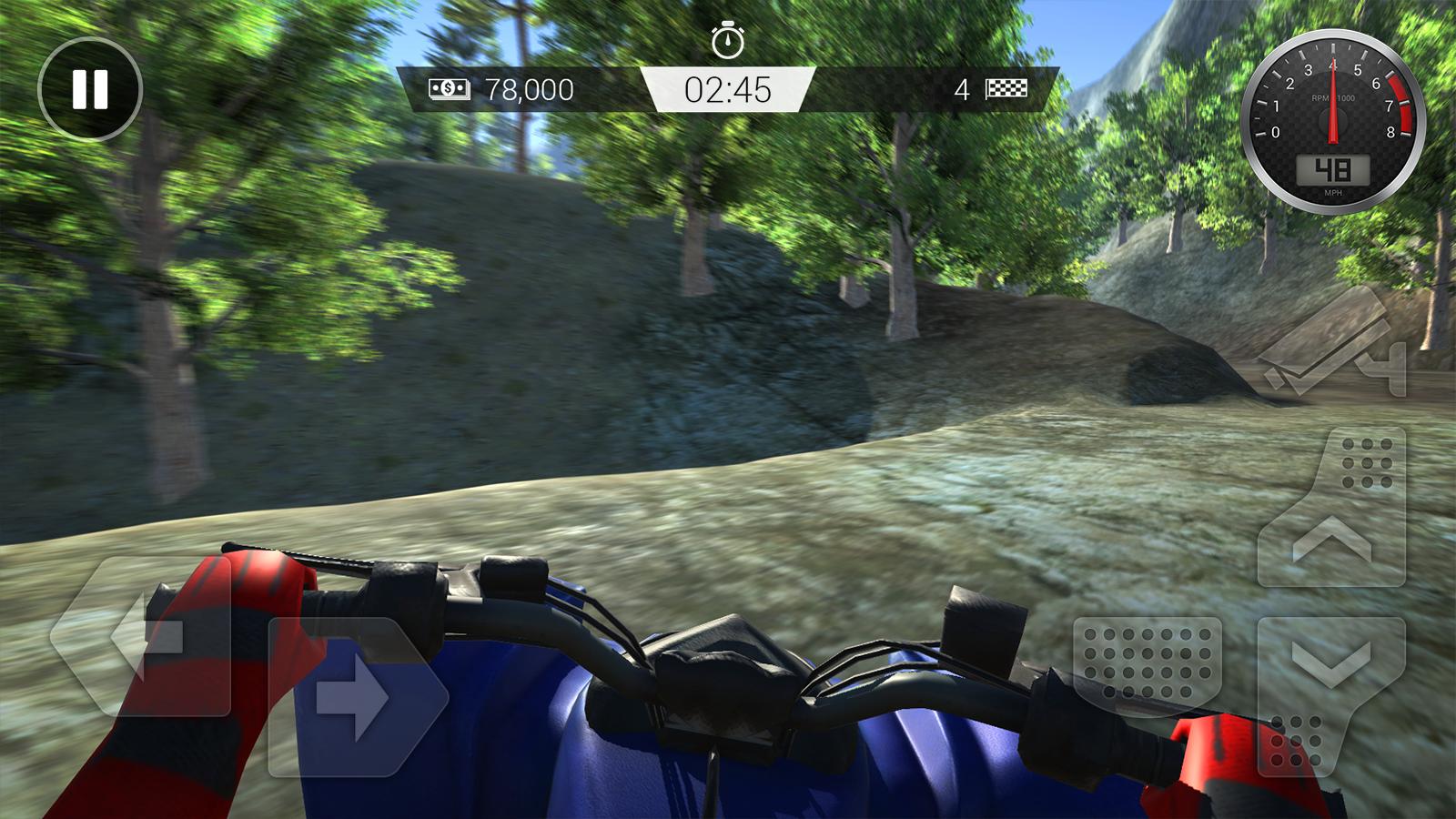
Task: Click the digital speed readout showing 48
Action: pyautogui.click(x=1332, y=168)
